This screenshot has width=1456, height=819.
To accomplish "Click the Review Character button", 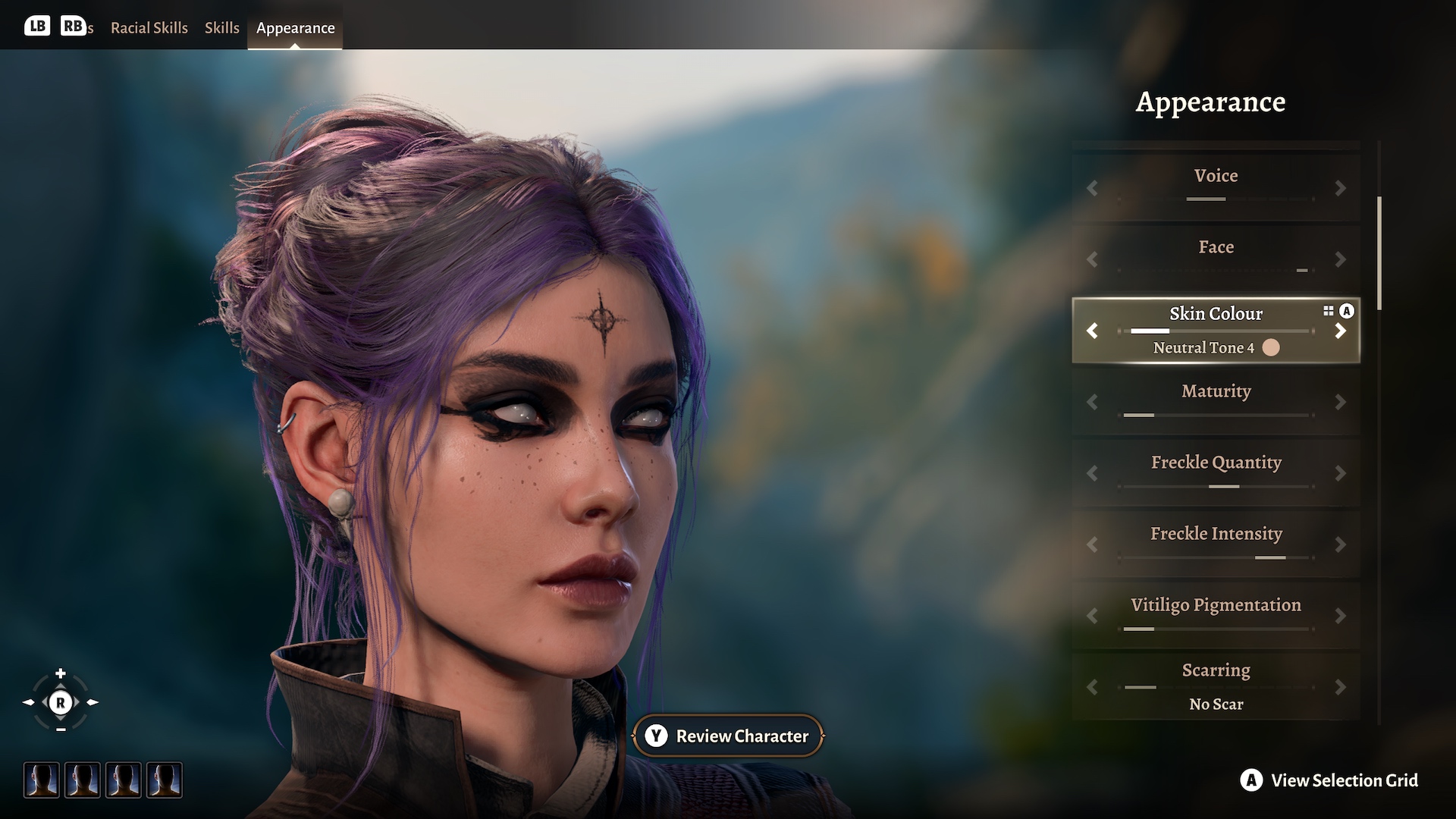I will pos(728,736).
